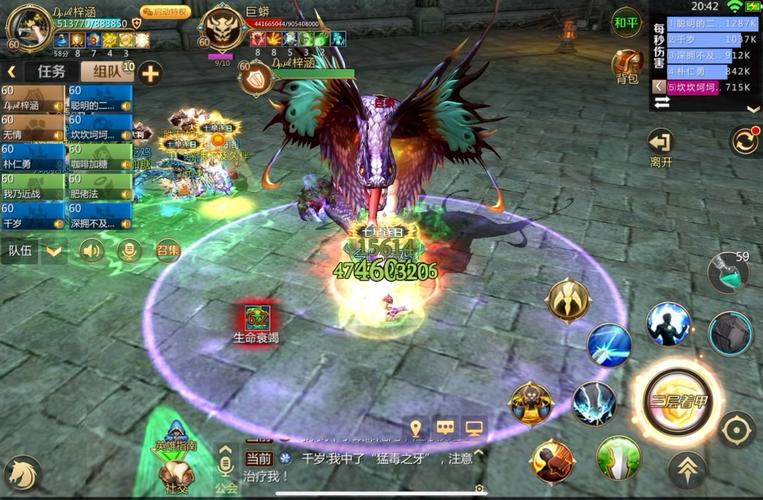The width and height of the screenshot is (763, 500).
Task: Toggle the 和平 peace mode button
Action: pos(627,22)
